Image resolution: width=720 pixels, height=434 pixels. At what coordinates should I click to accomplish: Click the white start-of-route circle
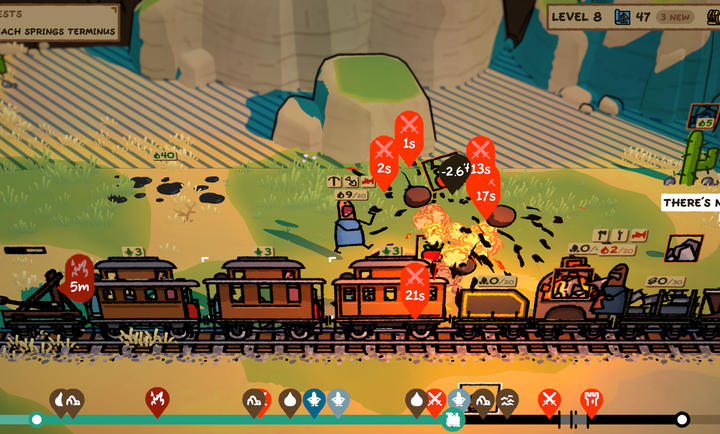point(37,419)
